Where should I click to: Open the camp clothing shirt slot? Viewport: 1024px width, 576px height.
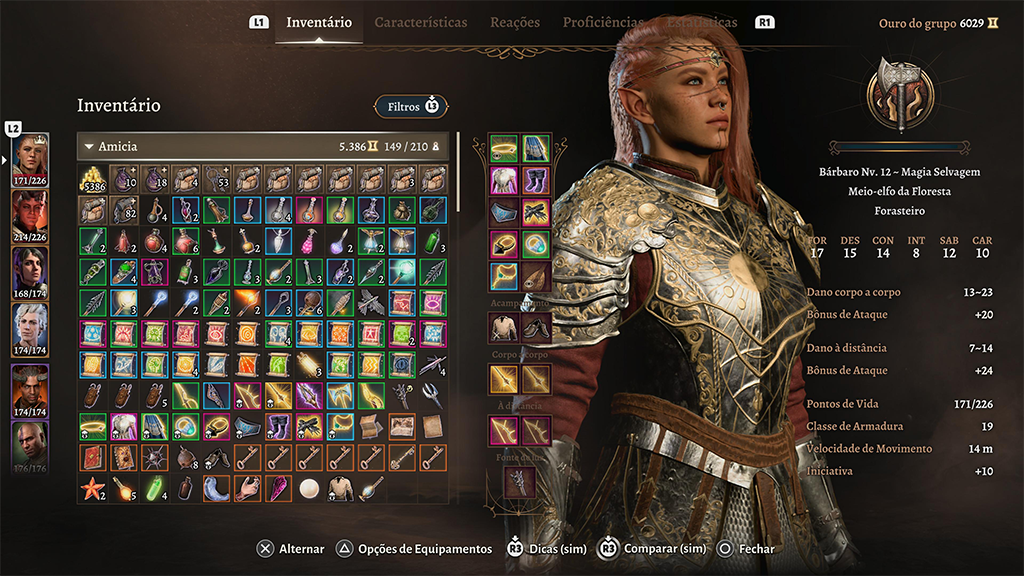coord(504,326)
